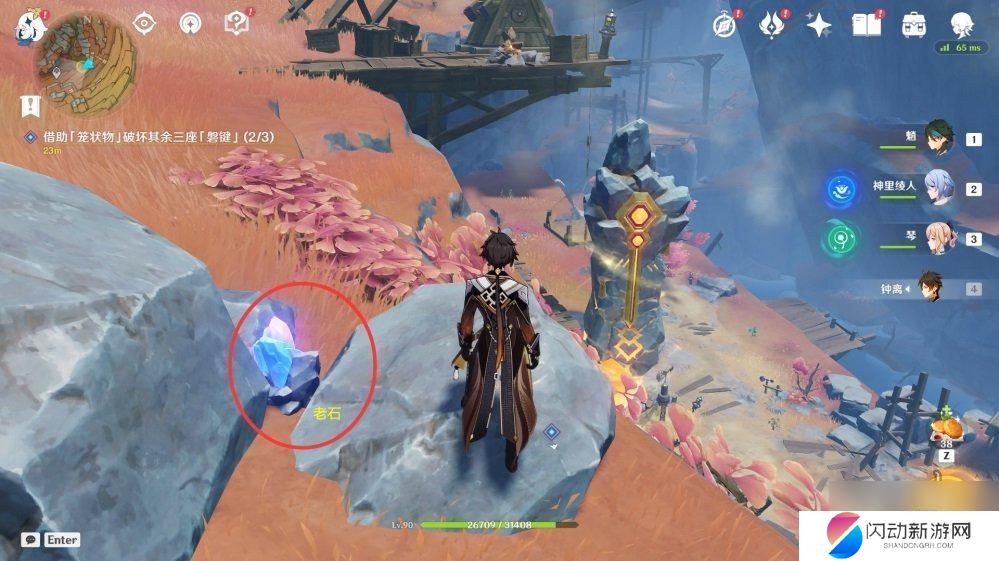999x561 pixels.
Task: Open the compass events icon
Action: click(x=724, y=25)
